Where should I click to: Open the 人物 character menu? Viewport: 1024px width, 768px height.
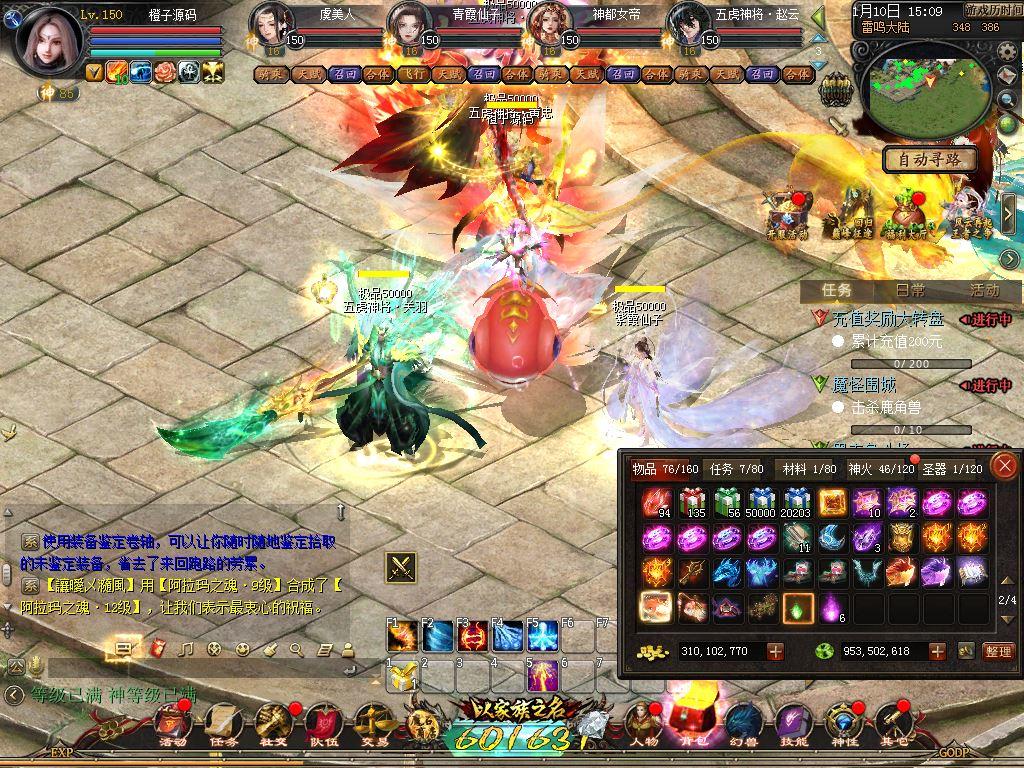point(642,720)
